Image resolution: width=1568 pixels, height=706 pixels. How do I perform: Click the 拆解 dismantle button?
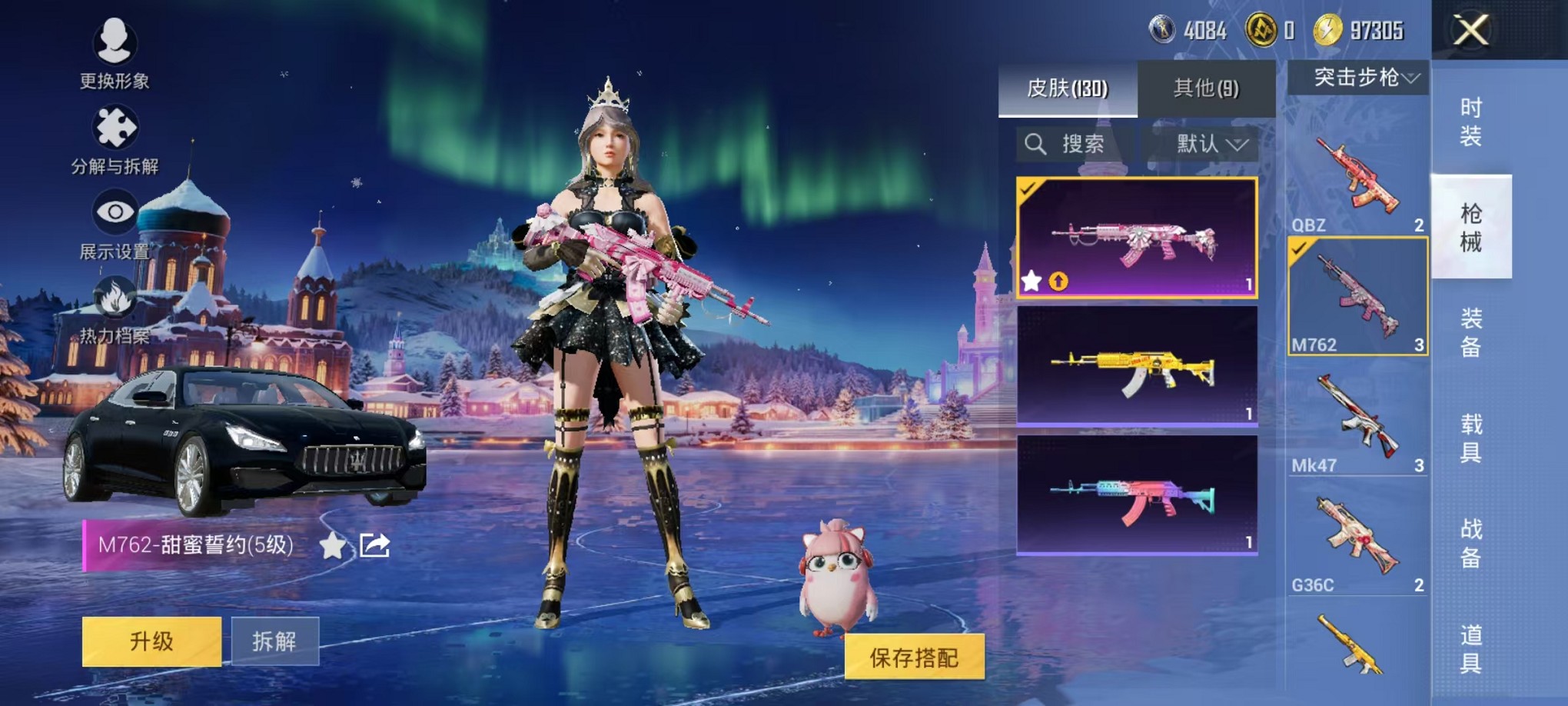274,641
